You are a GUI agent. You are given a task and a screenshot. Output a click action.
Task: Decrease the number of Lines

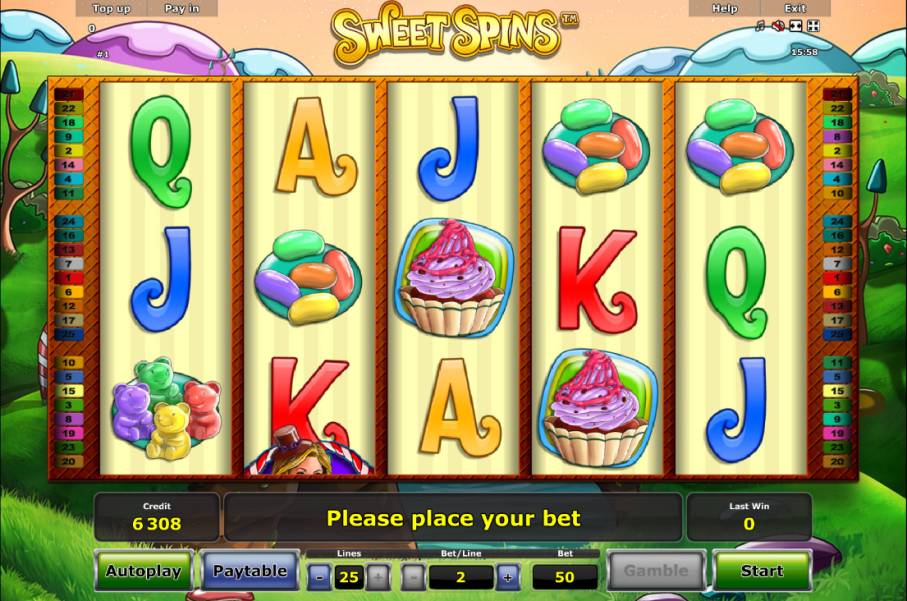click(x=318, y=577)
